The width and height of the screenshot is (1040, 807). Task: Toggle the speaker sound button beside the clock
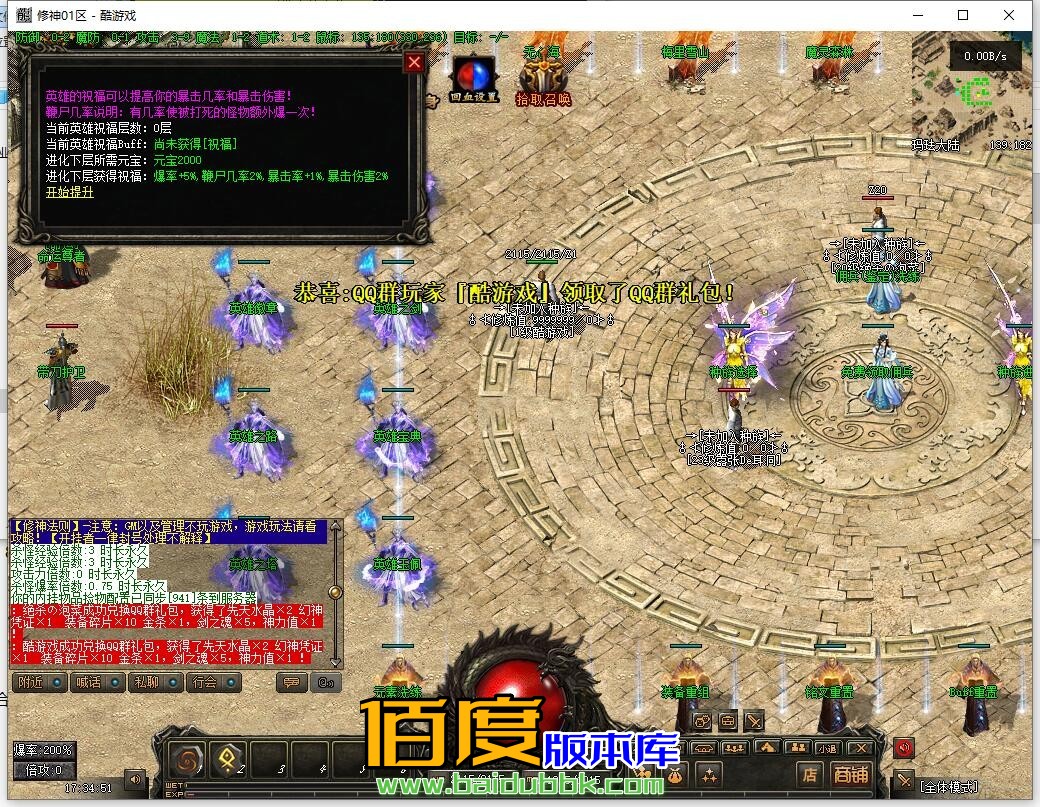134,779
